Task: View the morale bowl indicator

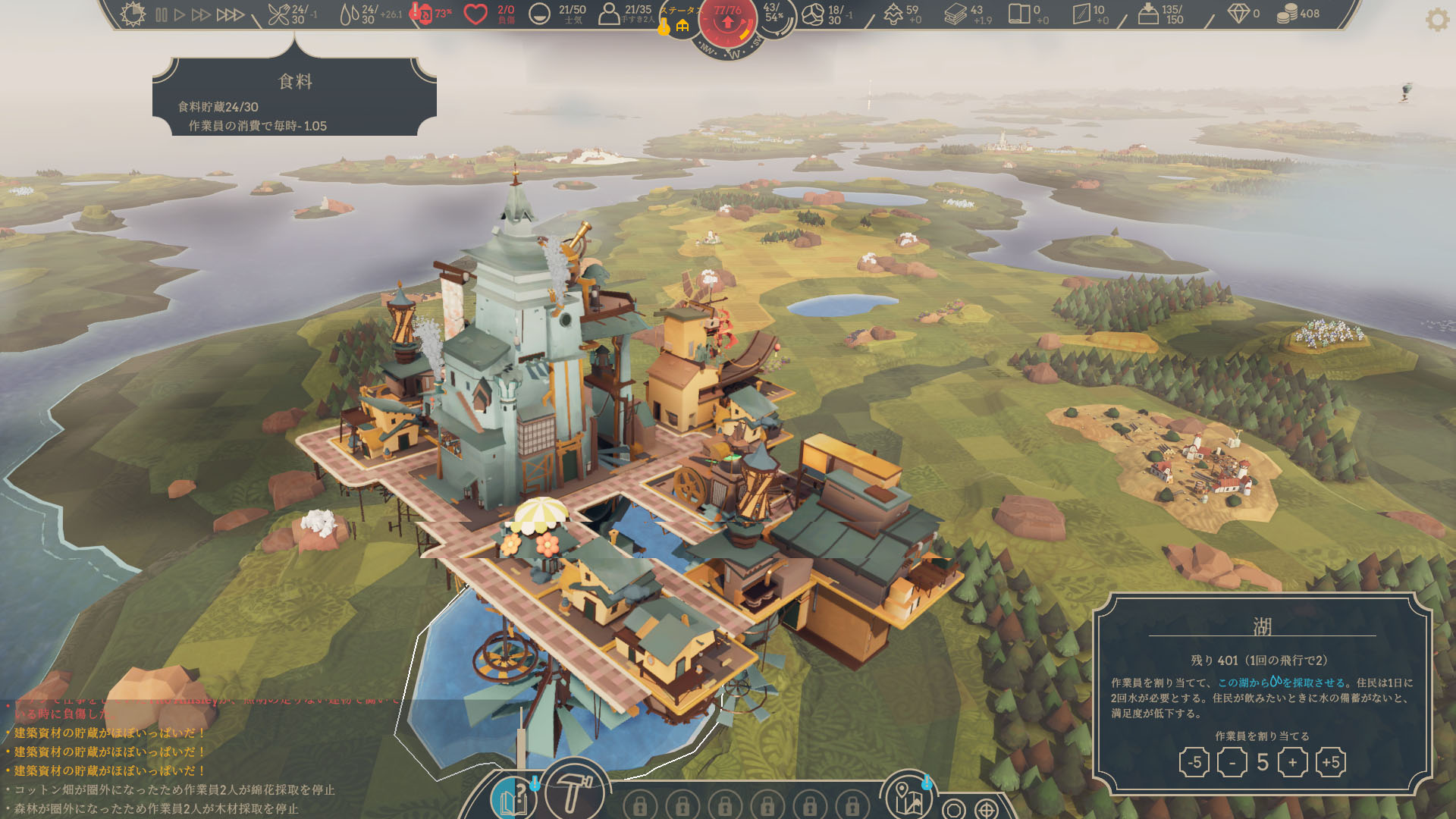Action: [x=539, y=14]
